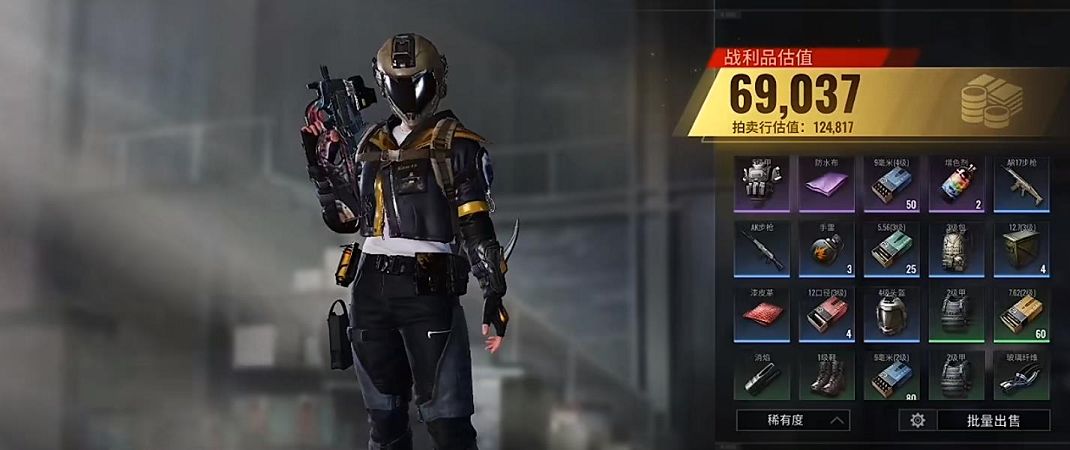This screenshot has width=1070, height=450.
Task: Open the 稀有度 rarity sort dropdown
Action: [793, 420]
